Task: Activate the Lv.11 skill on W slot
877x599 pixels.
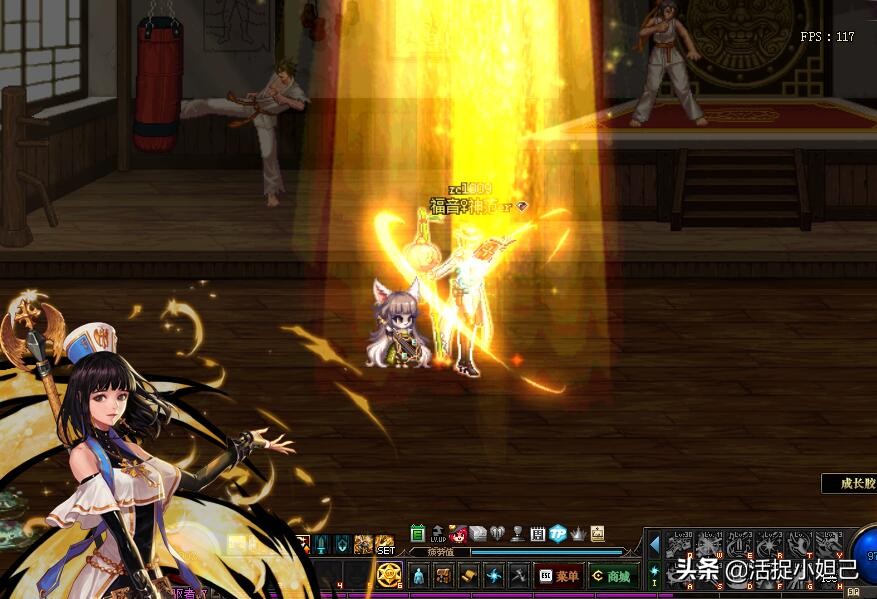Action: click(x=710, y=546)
